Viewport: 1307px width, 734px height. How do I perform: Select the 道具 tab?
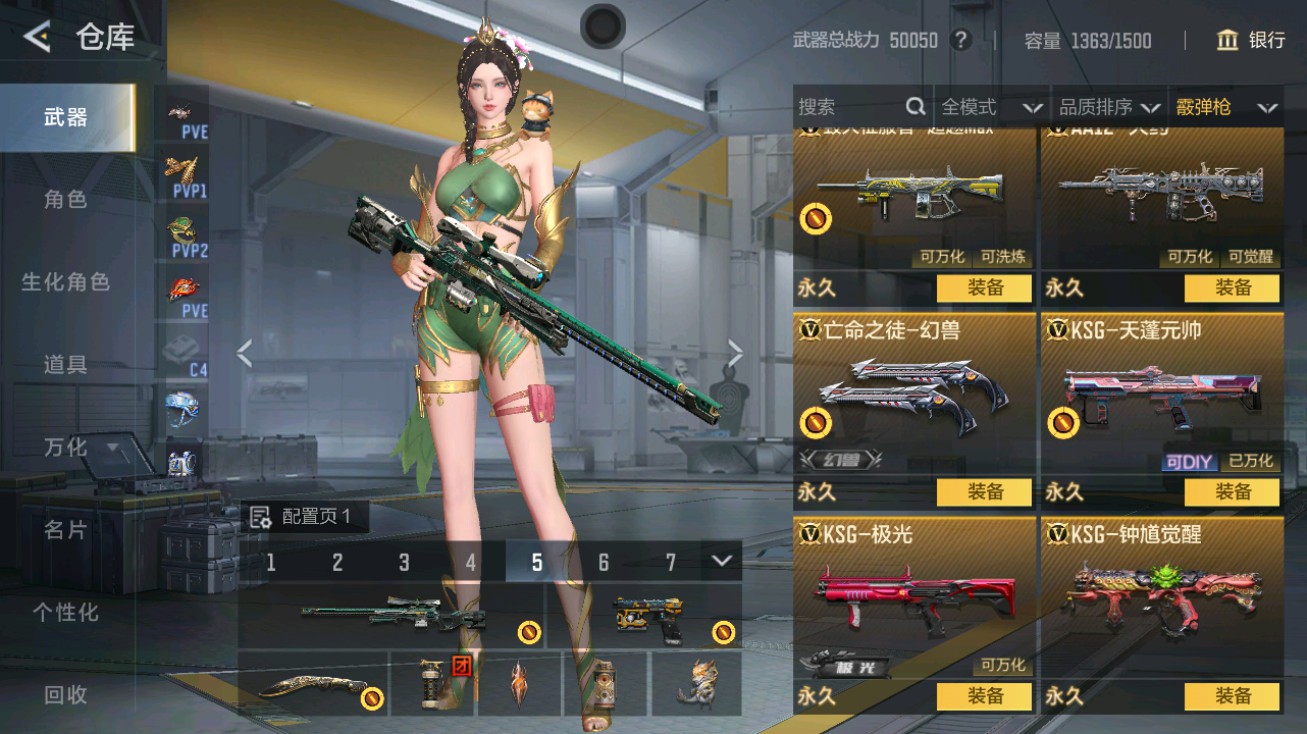(66, 364)
